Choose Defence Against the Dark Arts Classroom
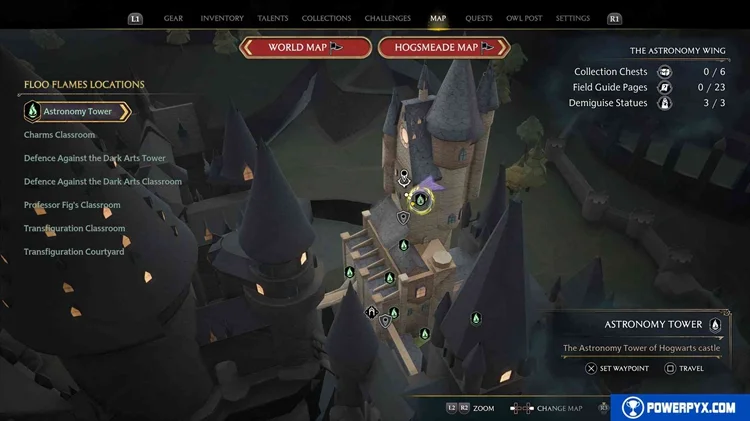The image size is (750, 421). click(102, 182)
